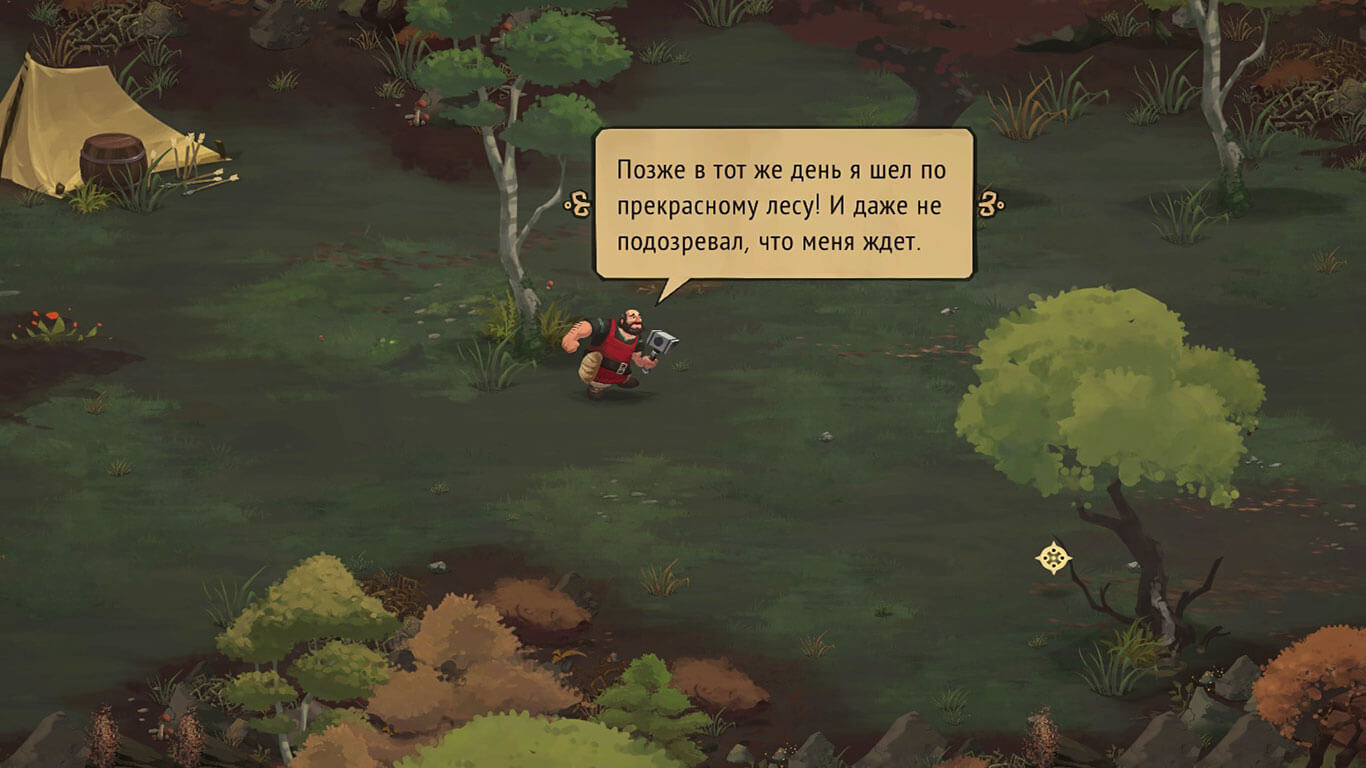The height and width of the screenshot is (768, 1366).
Task: Click the narrator's speech bubble to continue
Action: coord(783,204)
